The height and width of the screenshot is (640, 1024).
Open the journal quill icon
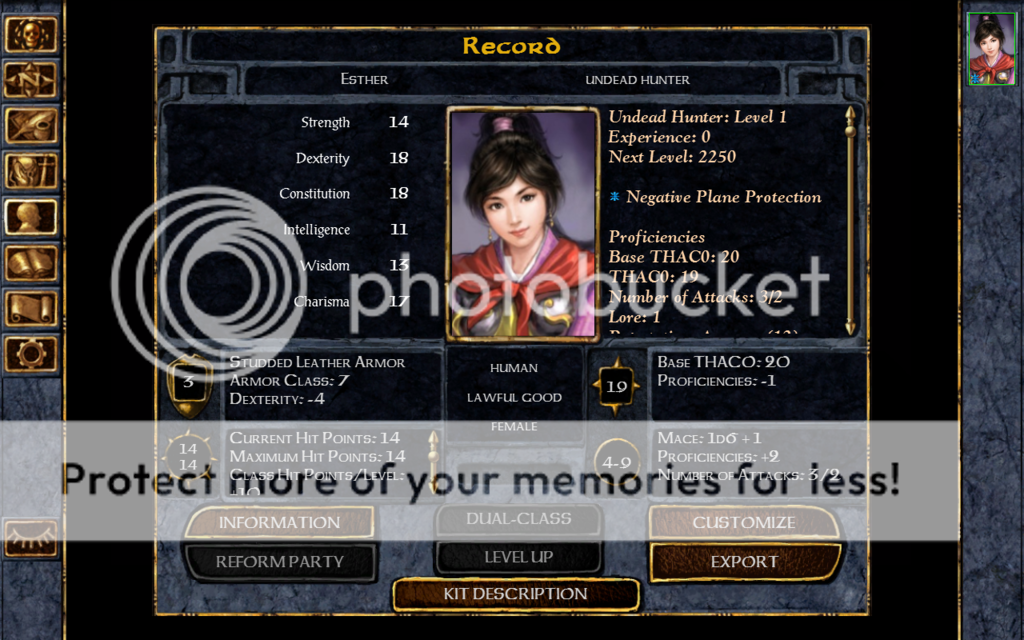[x=30, y=126]
